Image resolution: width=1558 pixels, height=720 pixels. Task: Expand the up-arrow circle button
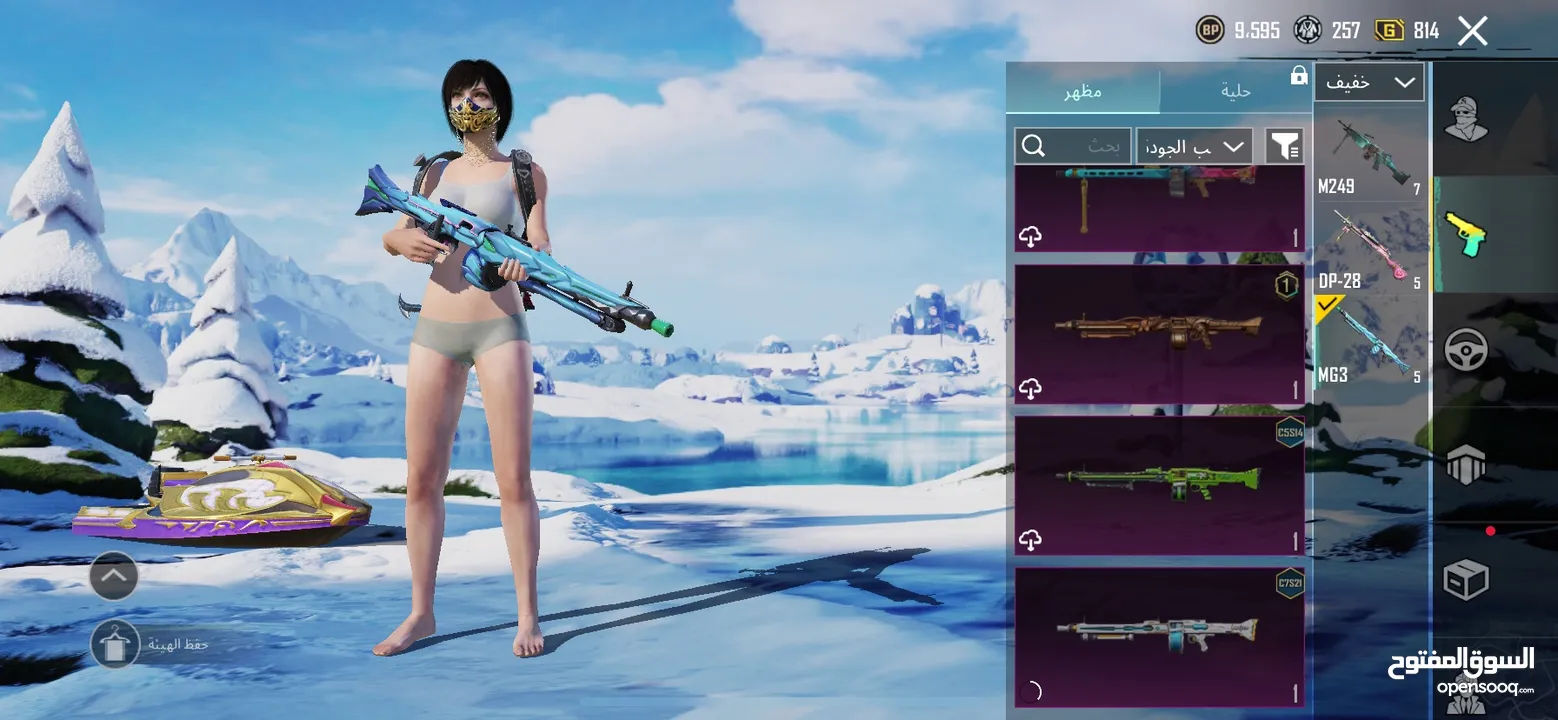pyautogui.click(x=114, y=576)
